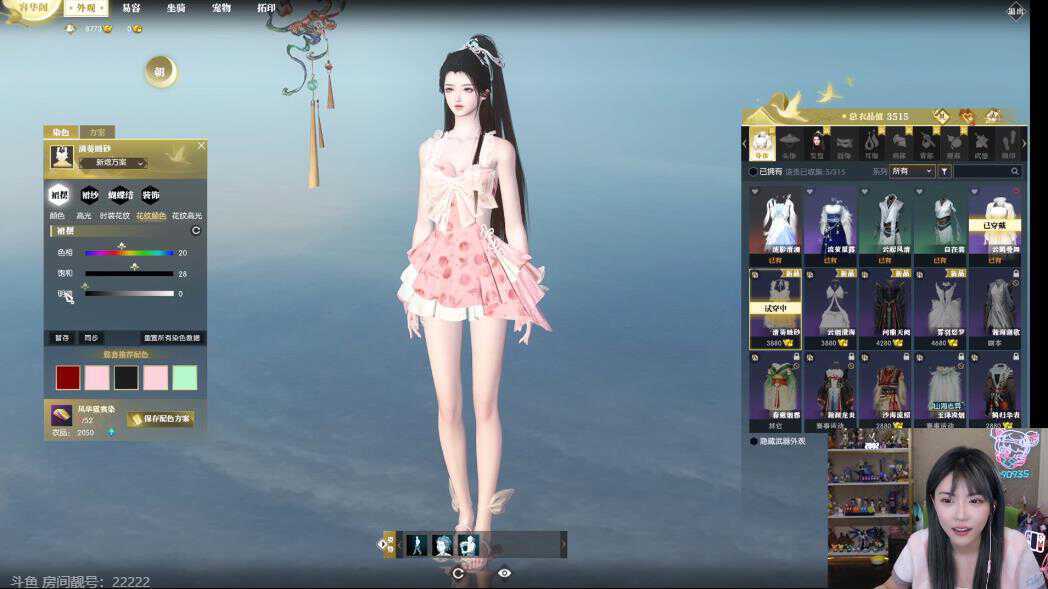
Task: Open the 新建方案 scheme dropdown
Action: click(x=120, y=163)
